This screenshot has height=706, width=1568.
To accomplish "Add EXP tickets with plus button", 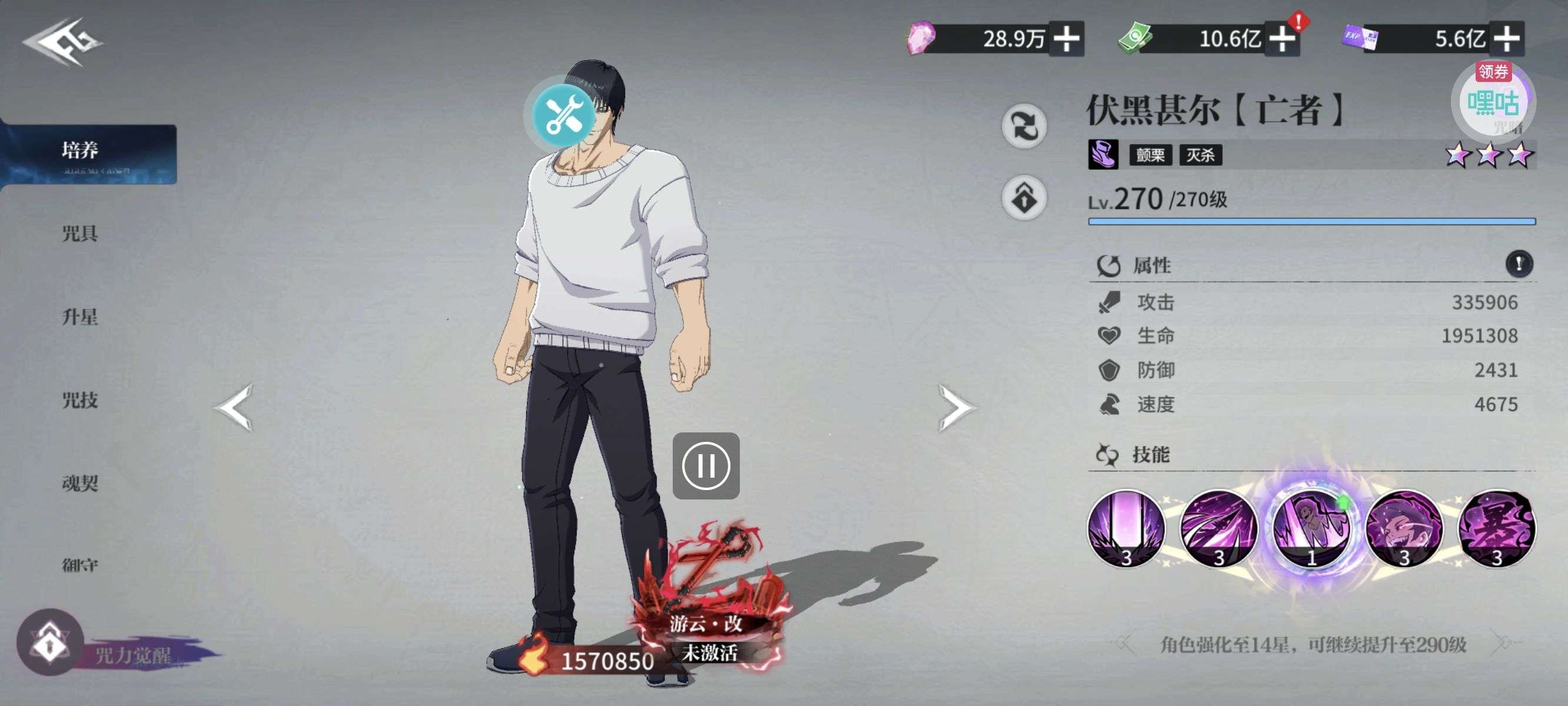I will point(1507,39).
